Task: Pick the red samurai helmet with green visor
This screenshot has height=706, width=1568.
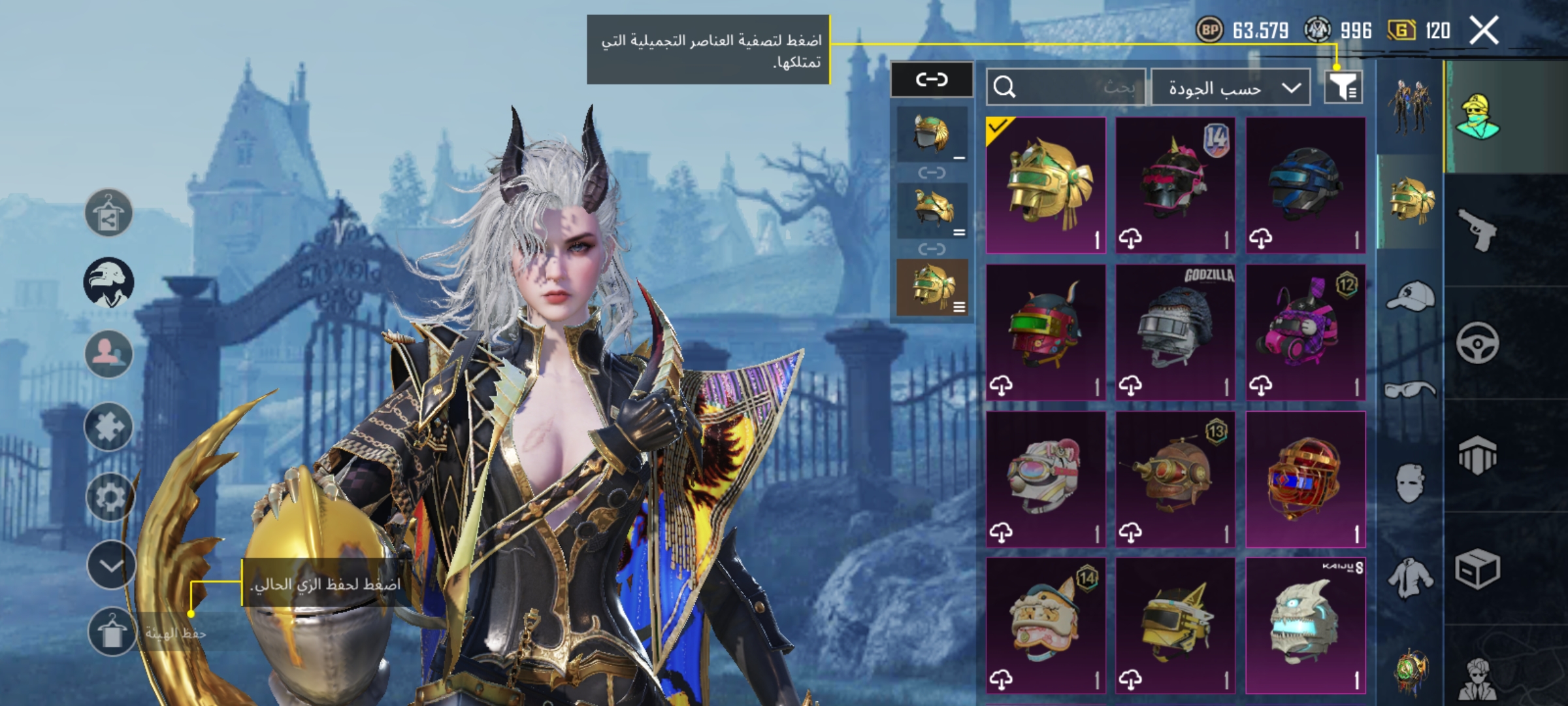Action: click(x=1045, y=332)
